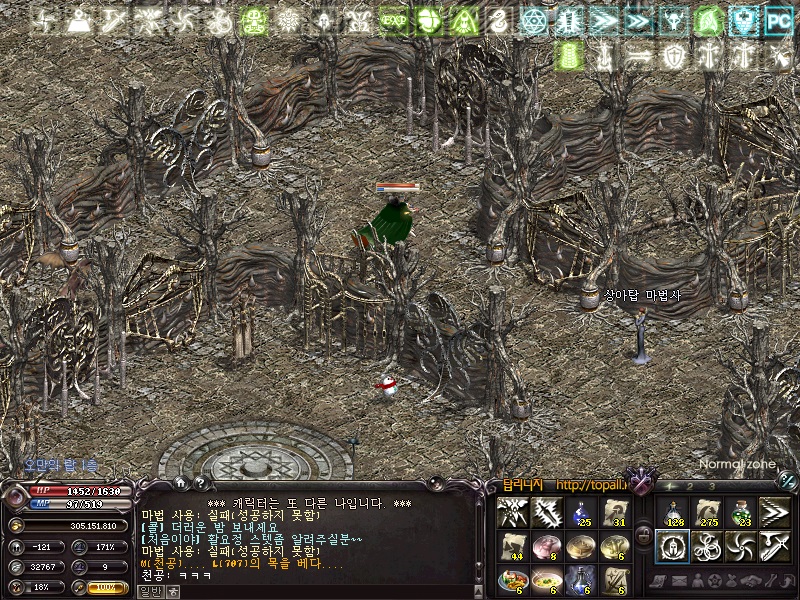The width and height of the screenshot is (800, 600).
Task: Eat the yellow soup bowl item
Action: pyautogui.click(x=547, y=580)
